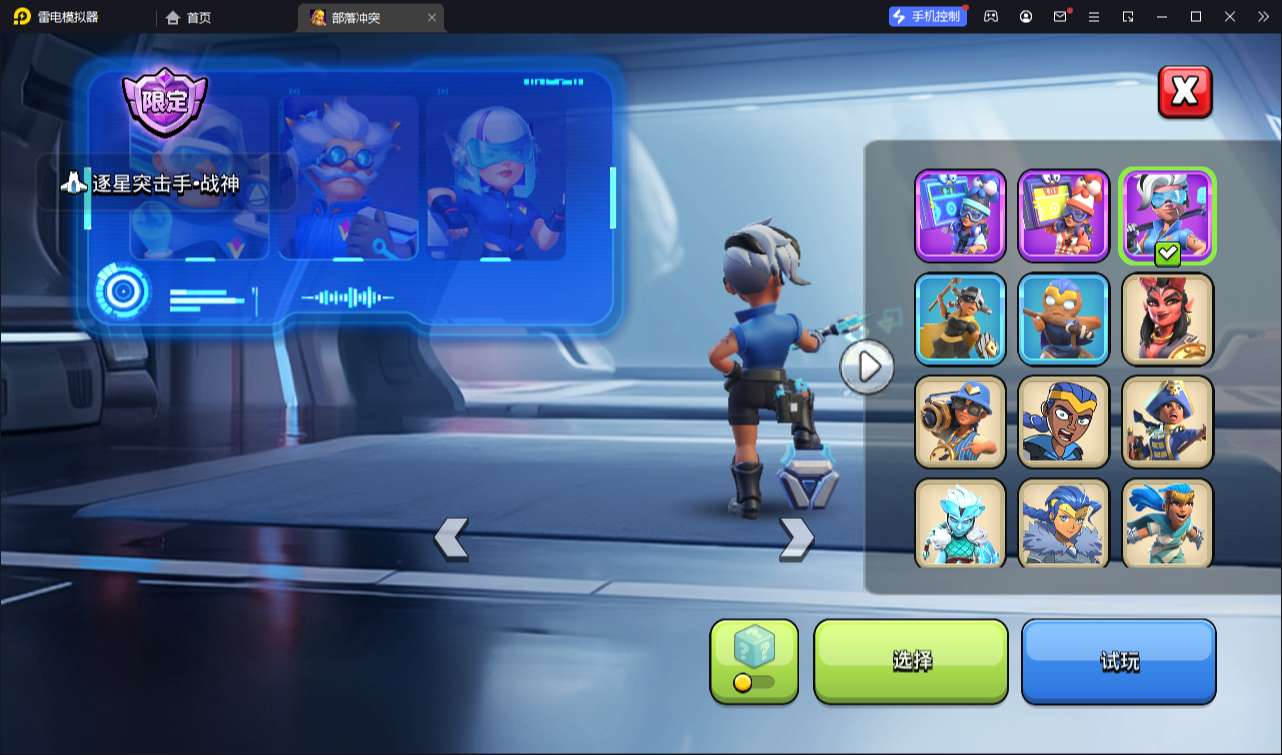Image resolution: width=1282 pixels, height=755 pixels.
Task: Choose the red-beanie skin with the yellow screen
Action: 1063,215
